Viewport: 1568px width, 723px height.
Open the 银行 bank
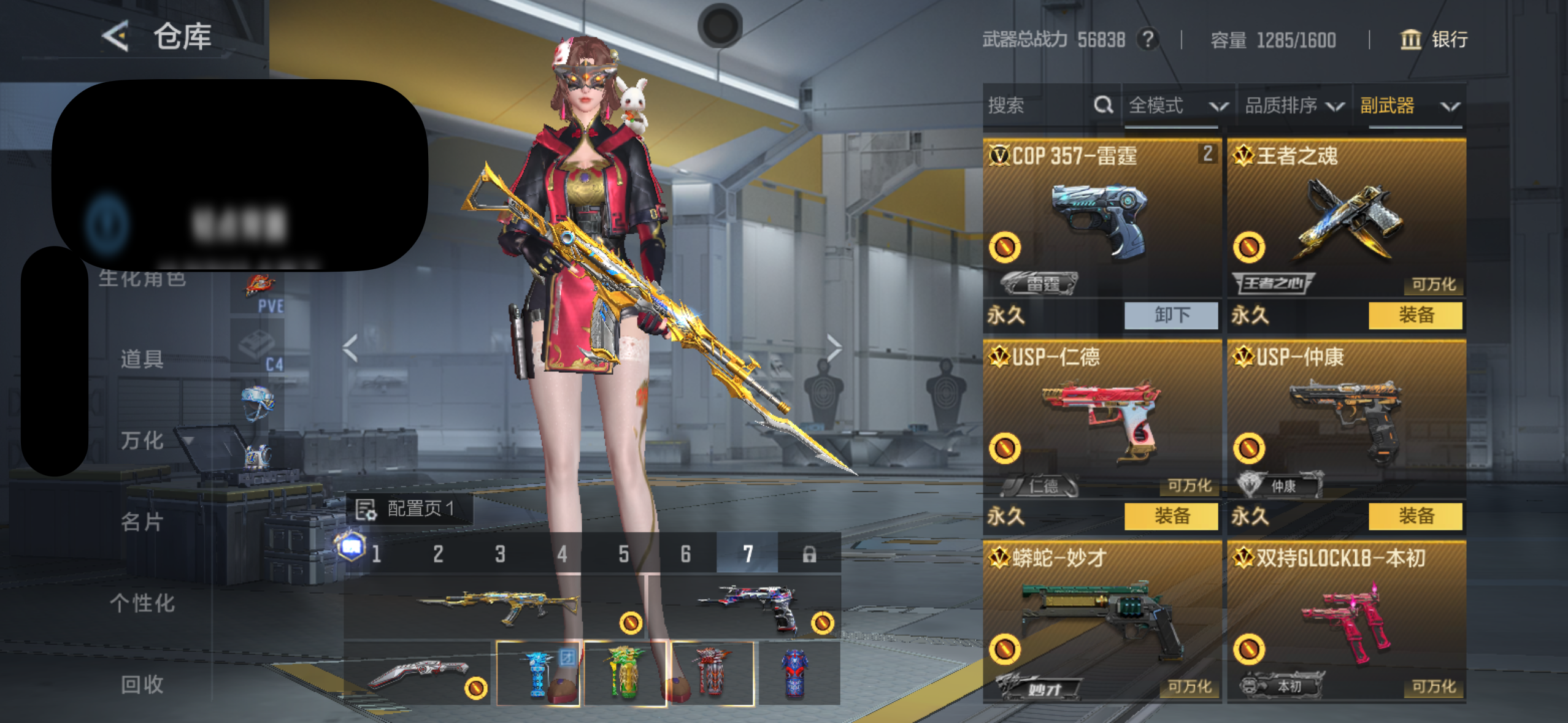[x=1434, y=40]
